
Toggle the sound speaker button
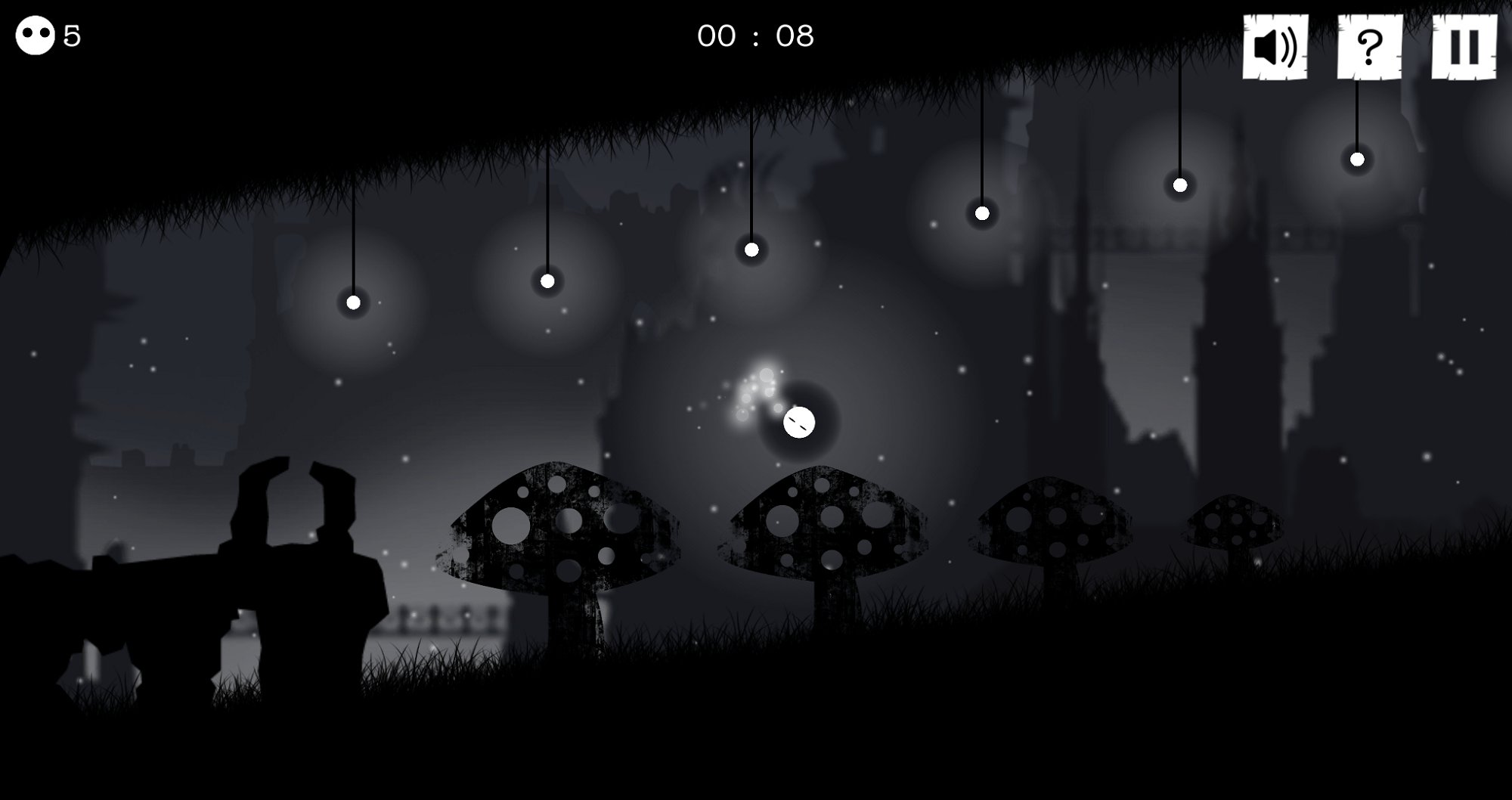[1275, 47]
